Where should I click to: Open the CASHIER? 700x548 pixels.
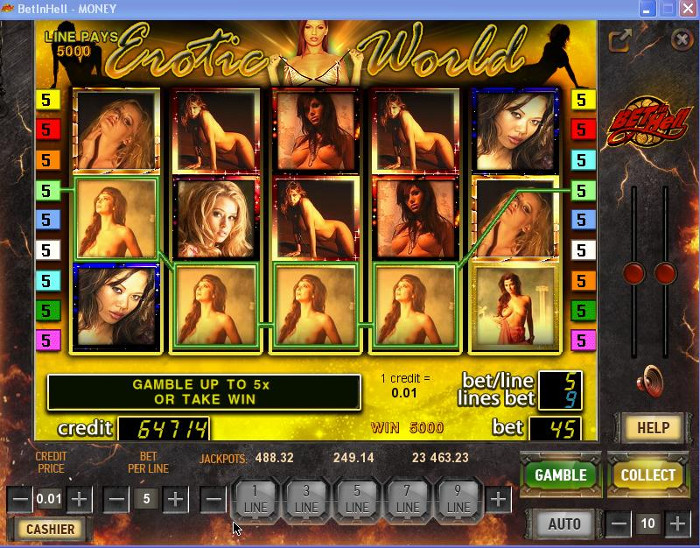click(x=50, y=529)
